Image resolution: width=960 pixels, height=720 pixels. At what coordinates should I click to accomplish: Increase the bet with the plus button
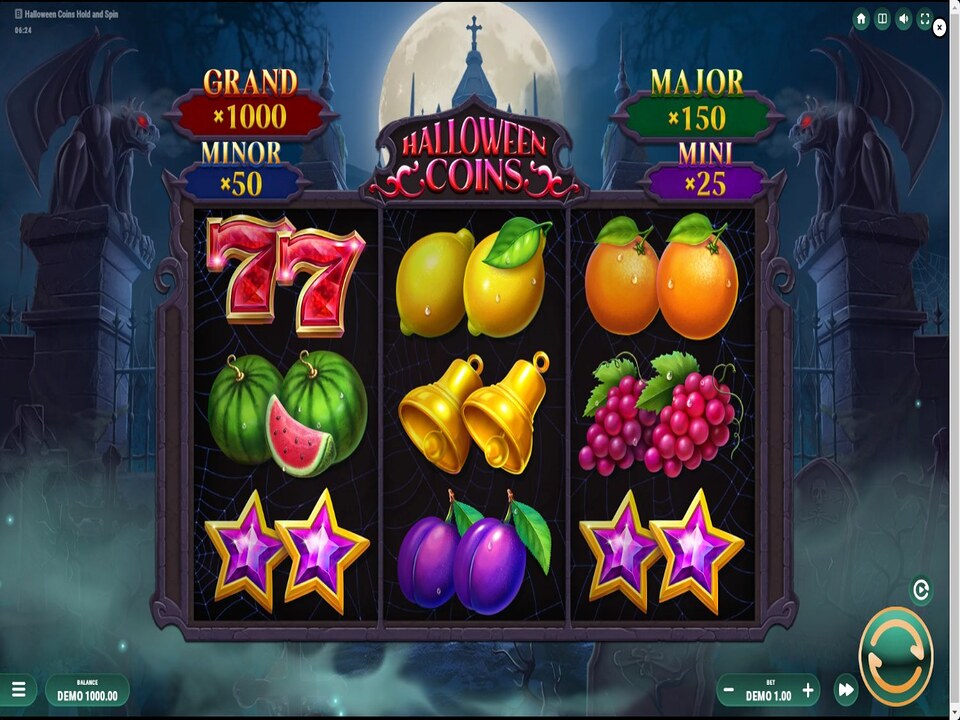point(808,690)
